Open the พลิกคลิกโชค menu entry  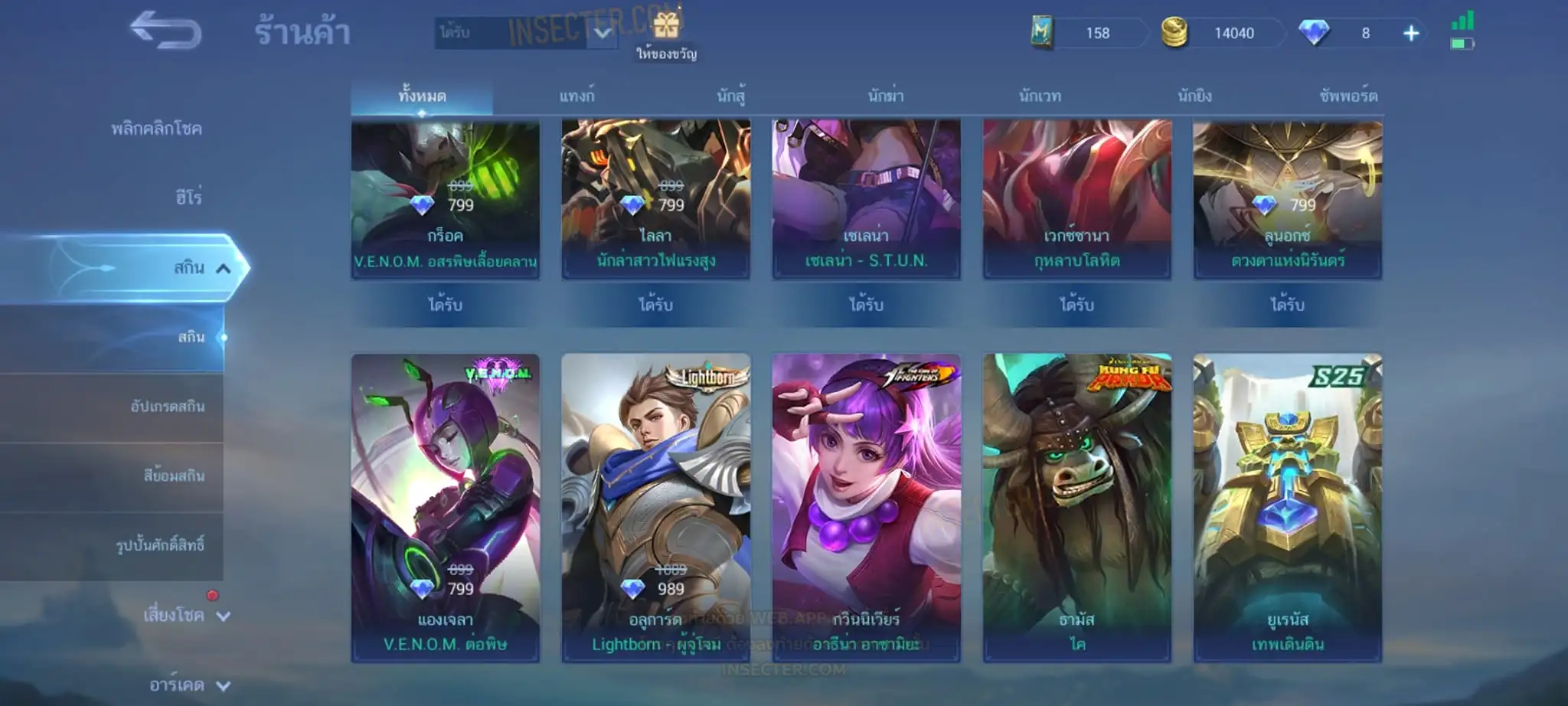coord(156,129)
